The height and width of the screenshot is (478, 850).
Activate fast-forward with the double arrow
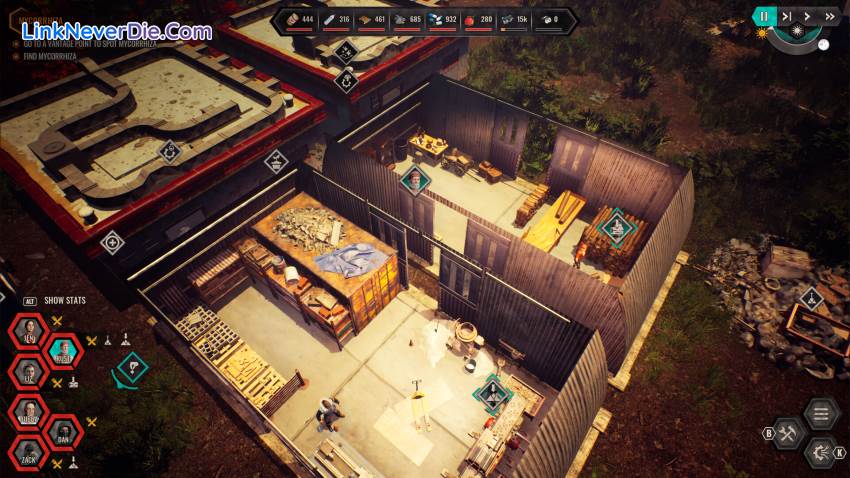(829, 16)
